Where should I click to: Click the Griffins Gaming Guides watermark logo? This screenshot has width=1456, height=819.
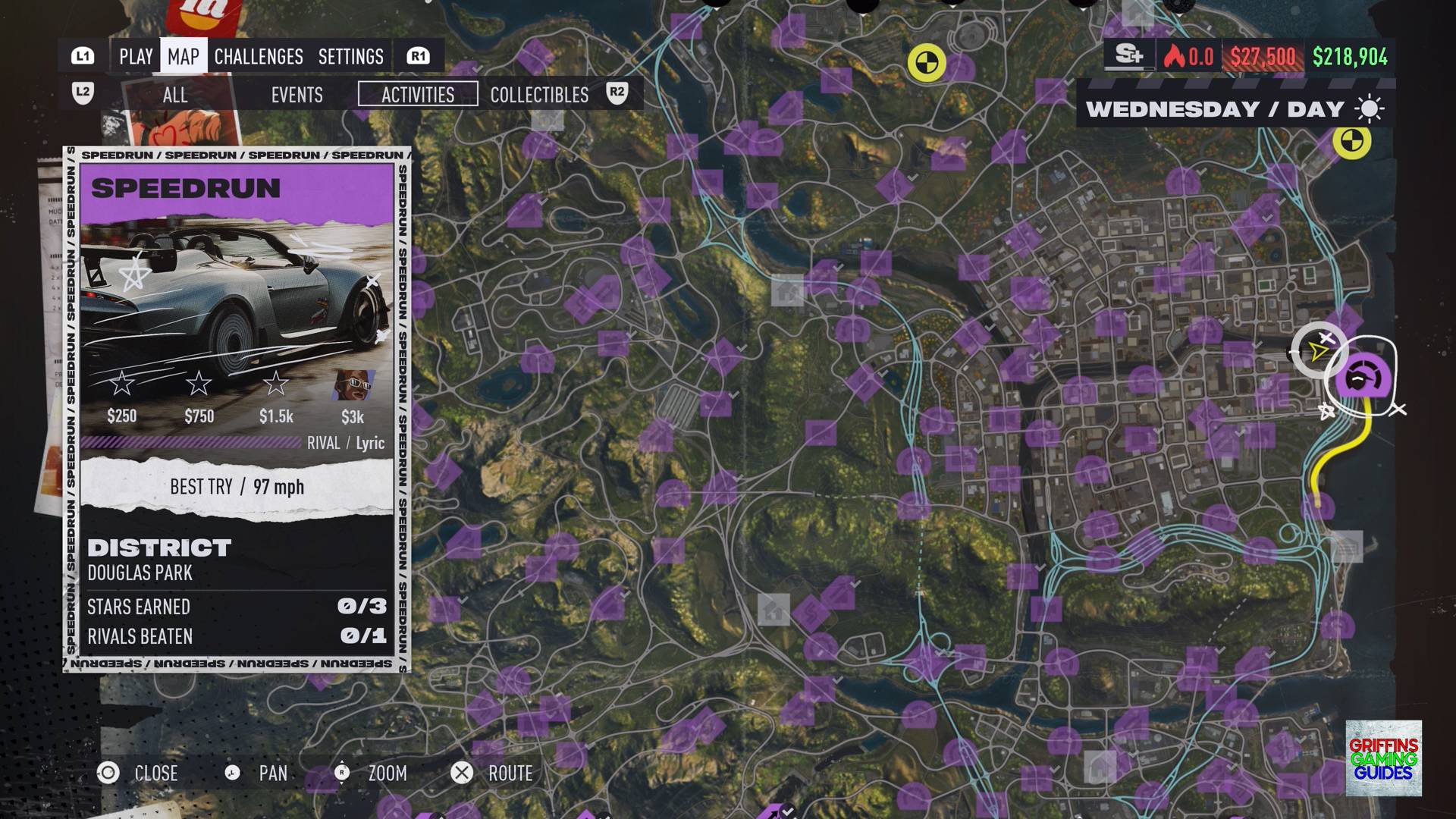click(x=1383, y=758)
